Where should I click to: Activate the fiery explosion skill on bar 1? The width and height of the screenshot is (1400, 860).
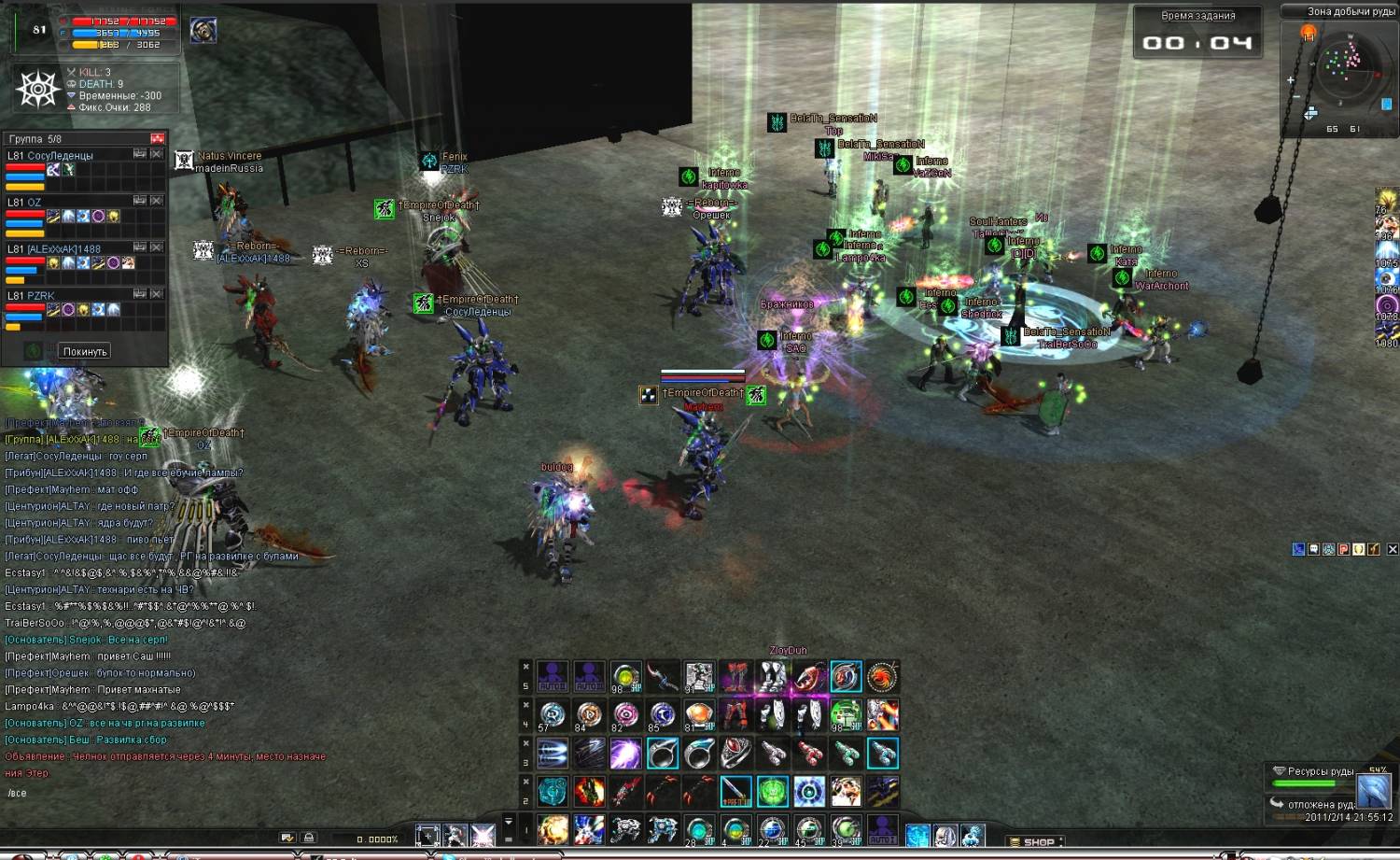[x=553, y=829]
